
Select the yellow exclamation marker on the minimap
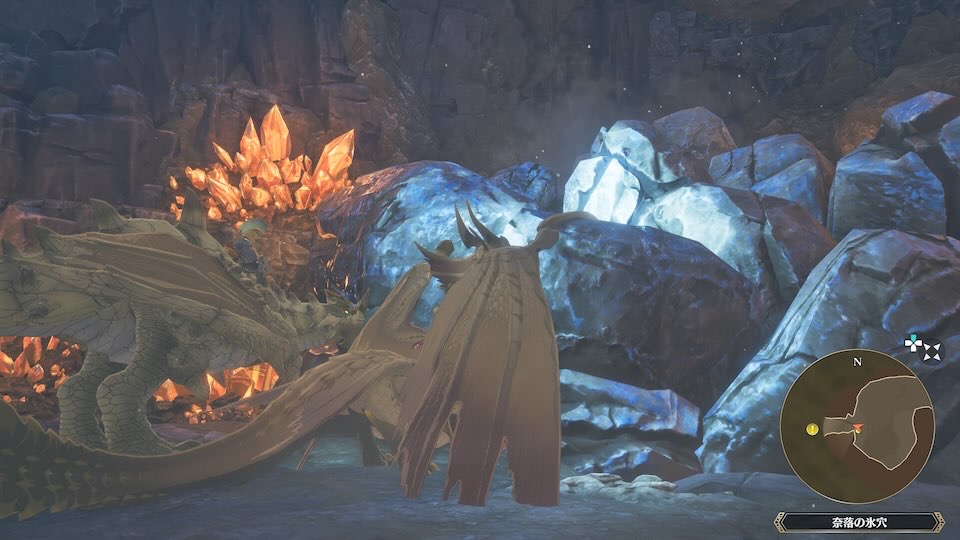813,428
